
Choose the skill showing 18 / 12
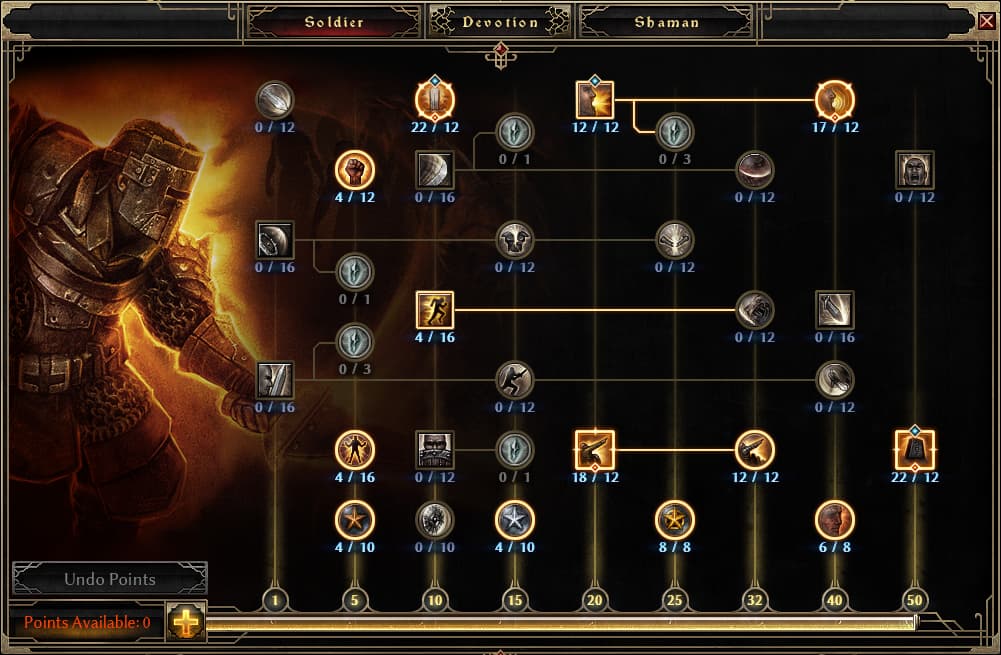click(595, 450)
